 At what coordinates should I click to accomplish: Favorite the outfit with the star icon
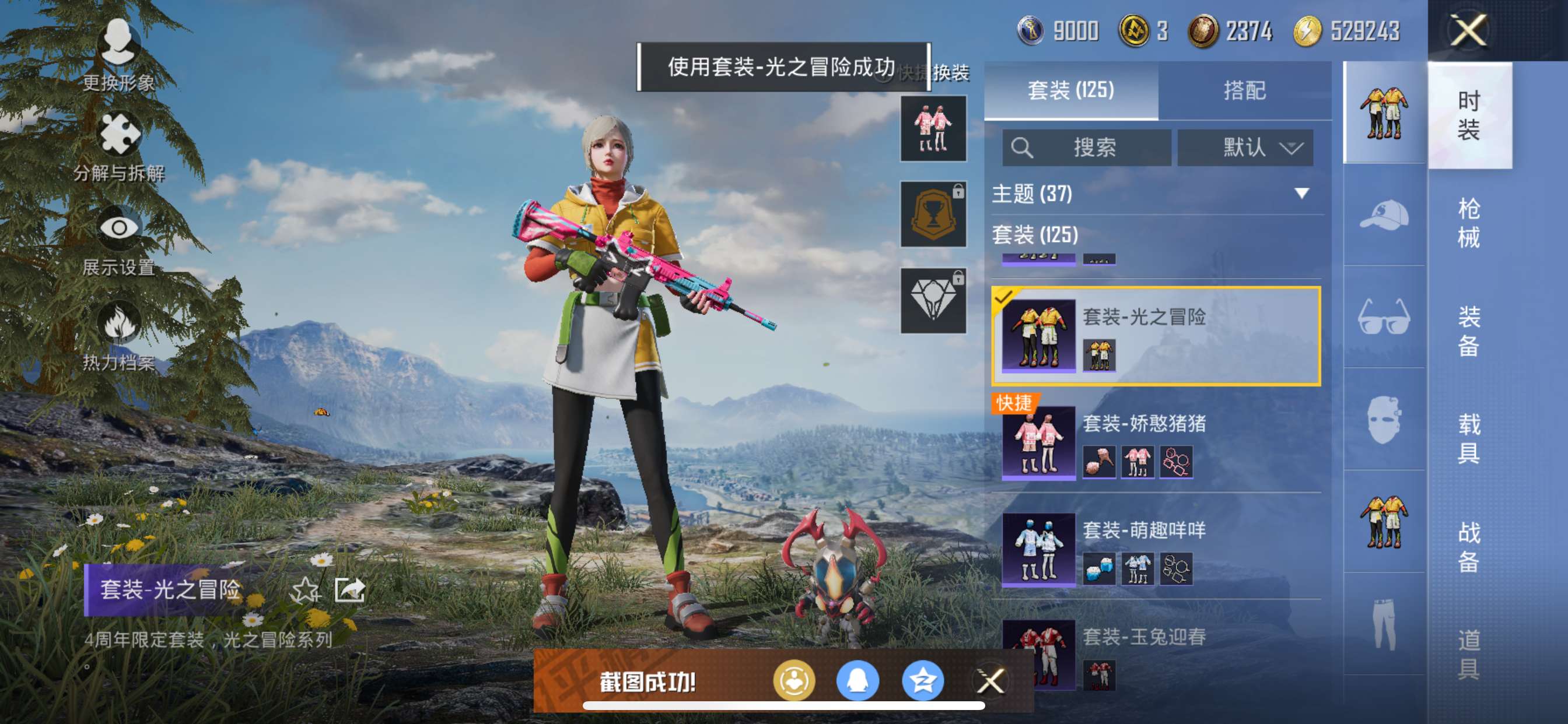click(x=305, y=589)
